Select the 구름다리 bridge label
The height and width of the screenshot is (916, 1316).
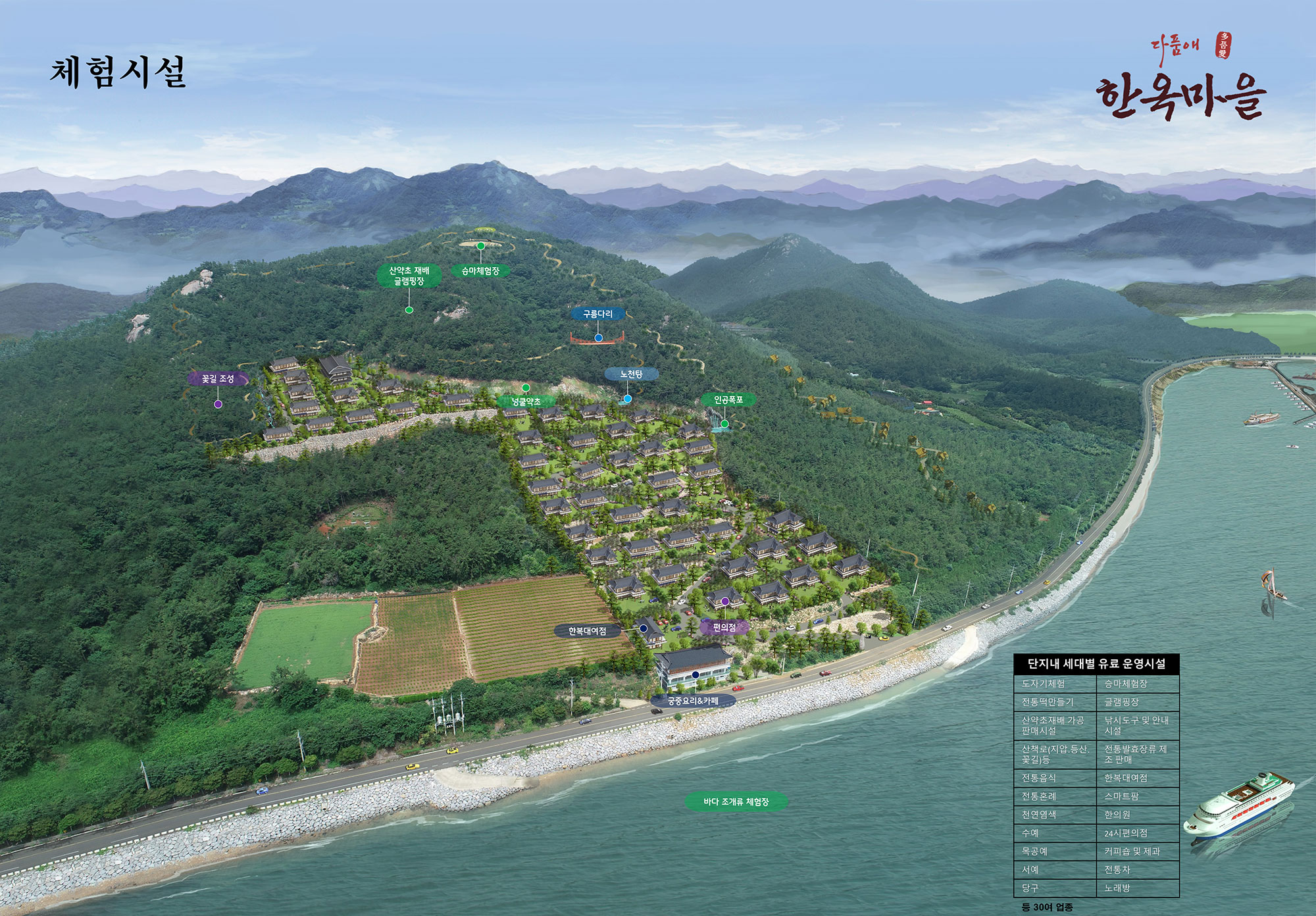(x=597, y=314)
